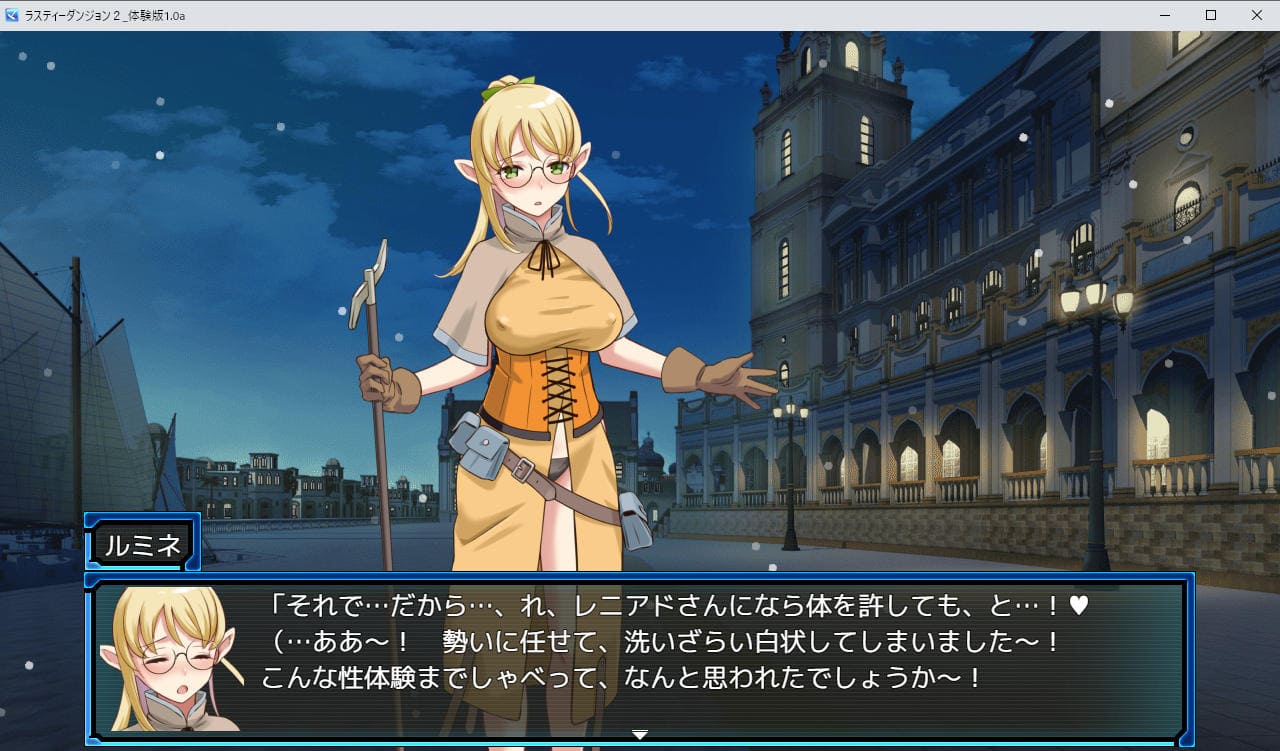
Task: Advance dialogue with the white arrow indicator
Action: coord(640,735)
